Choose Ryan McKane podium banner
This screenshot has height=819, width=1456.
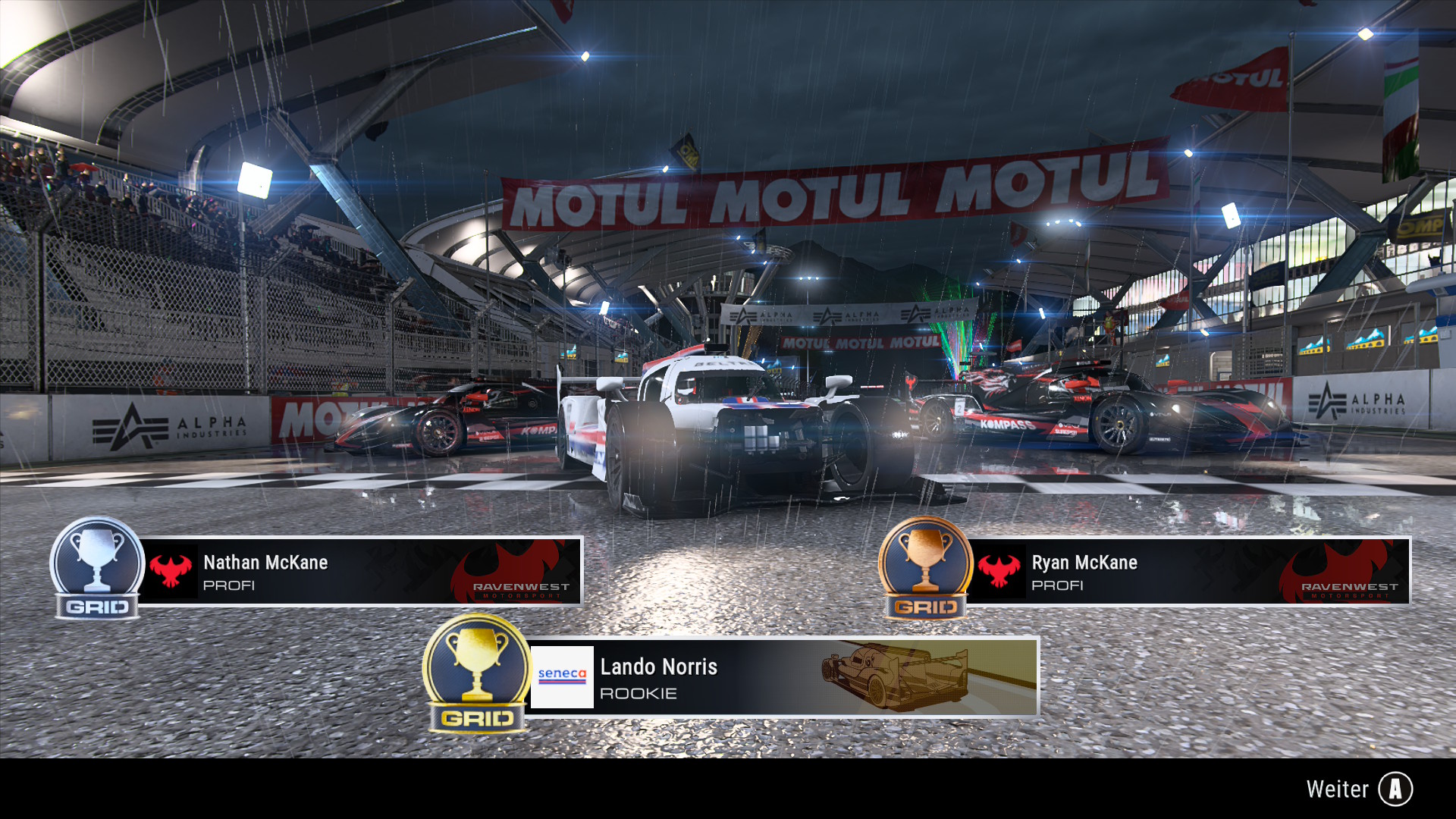point(1188,572)
